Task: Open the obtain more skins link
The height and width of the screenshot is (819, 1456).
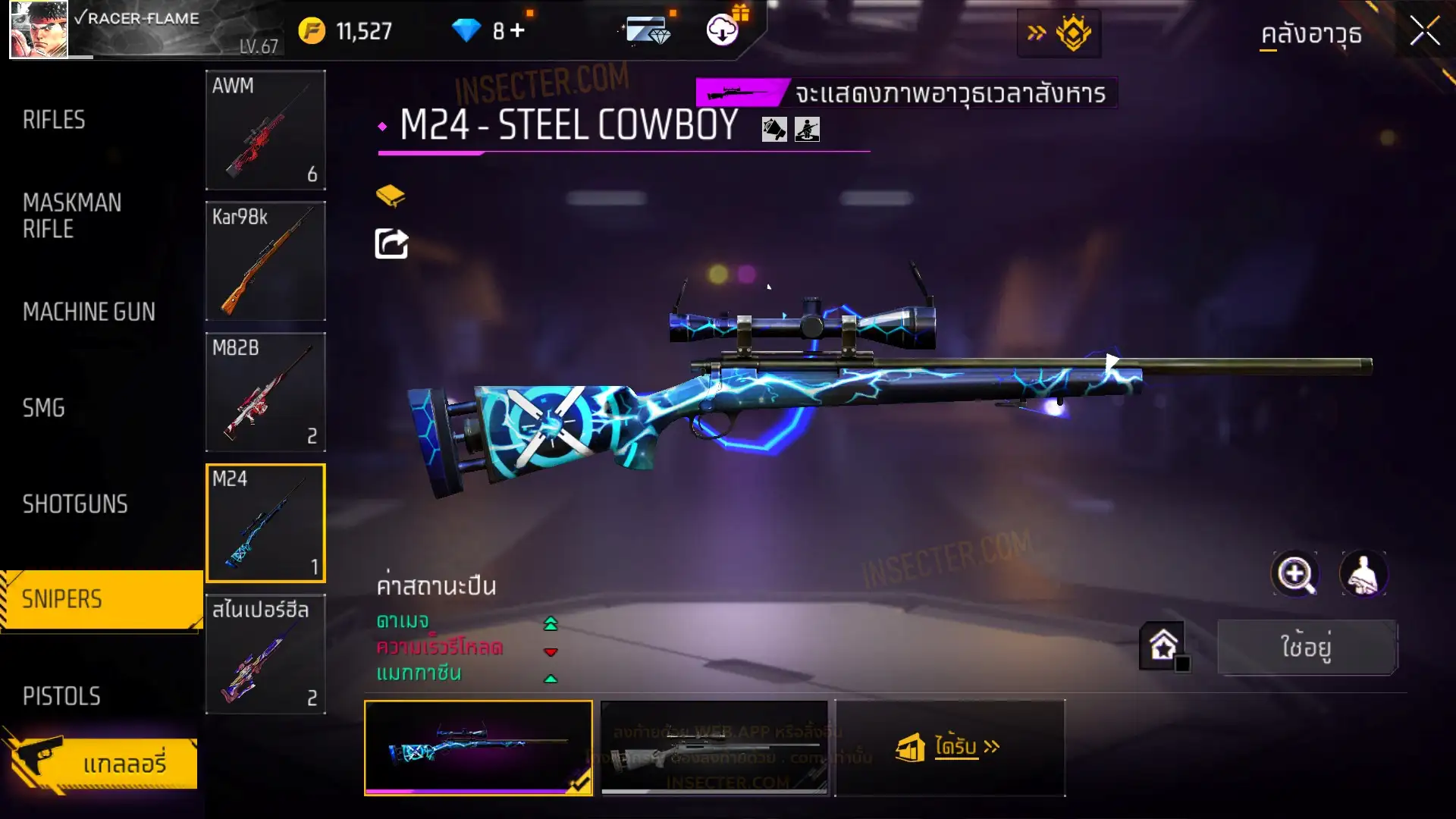Action: click(x=949, y=747)
